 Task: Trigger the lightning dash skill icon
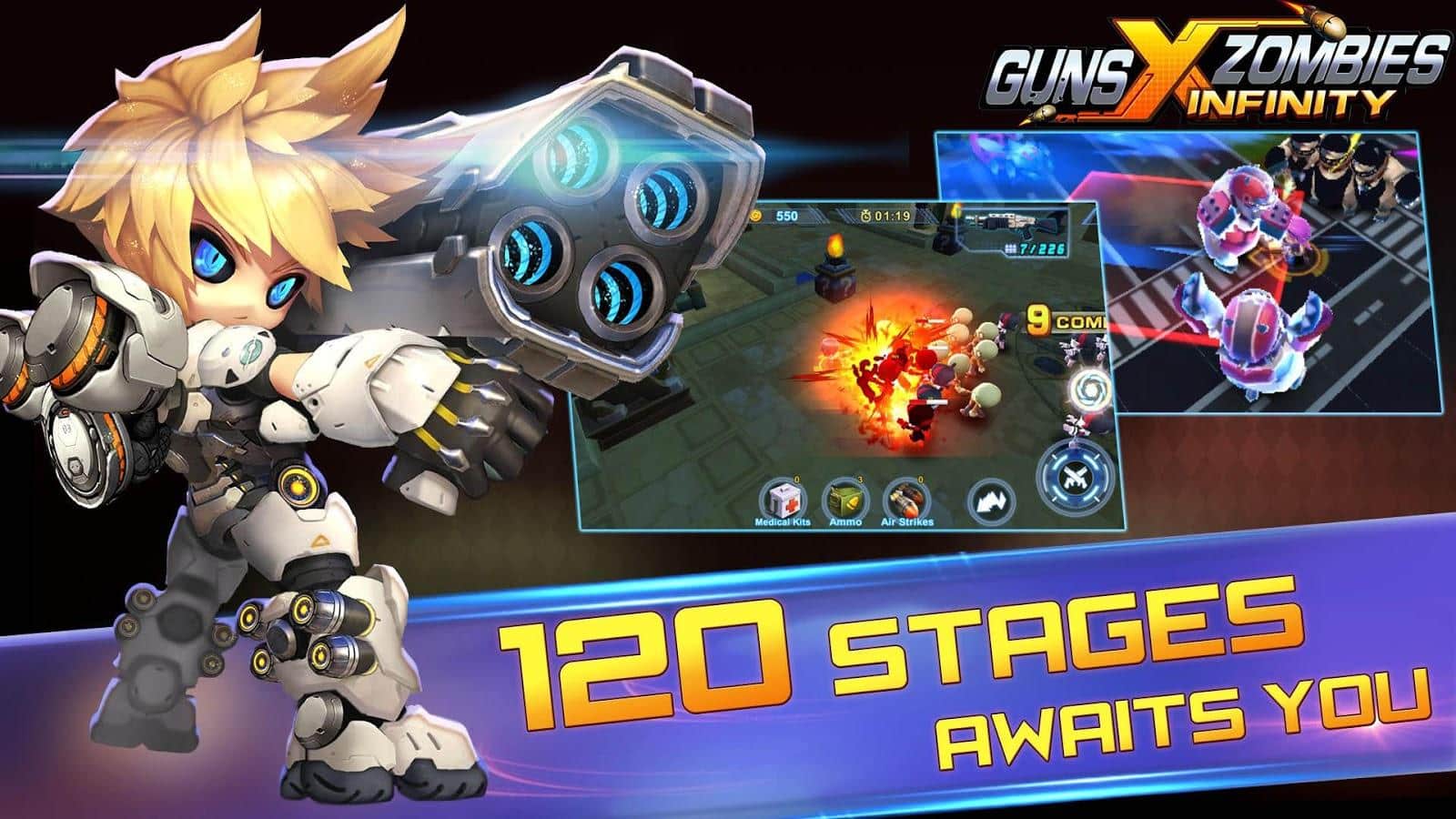coord(992,502)
